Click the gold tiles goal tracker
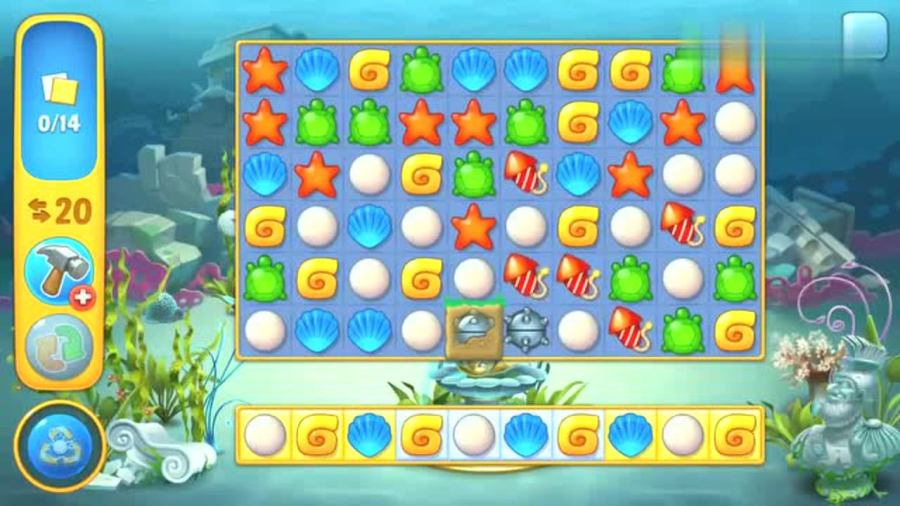900x506 pixels. click(x=59, y=100)
